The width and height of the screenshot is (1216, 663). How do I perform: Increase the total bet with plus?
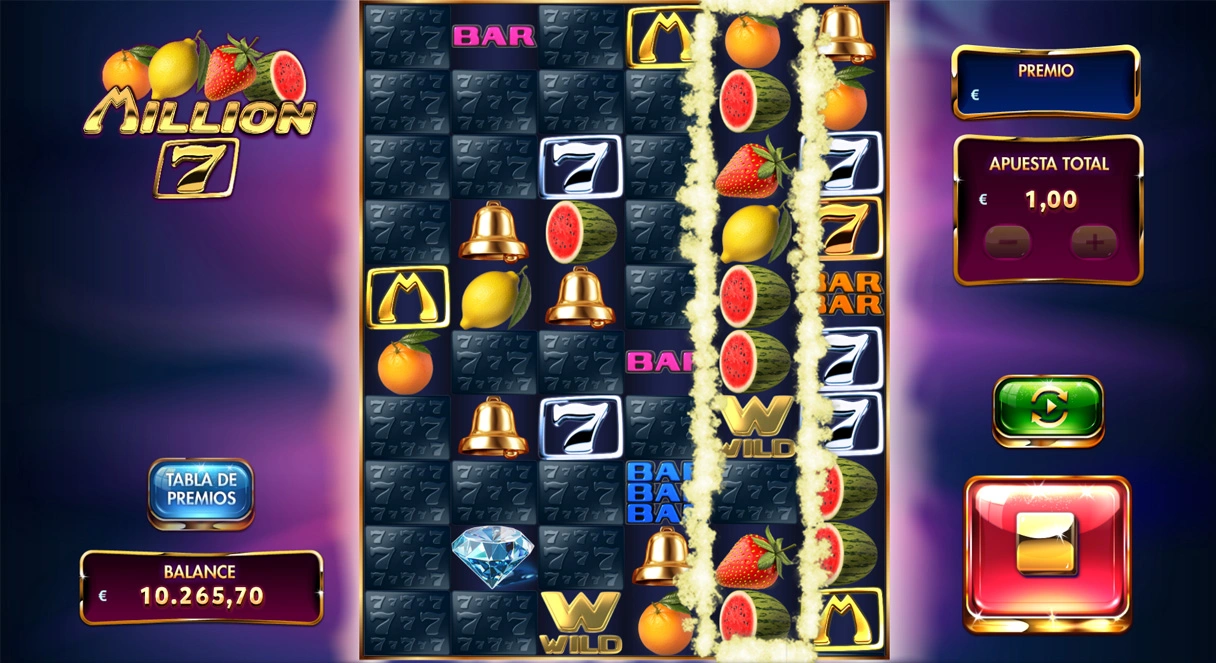click(x=1093, y=243)
